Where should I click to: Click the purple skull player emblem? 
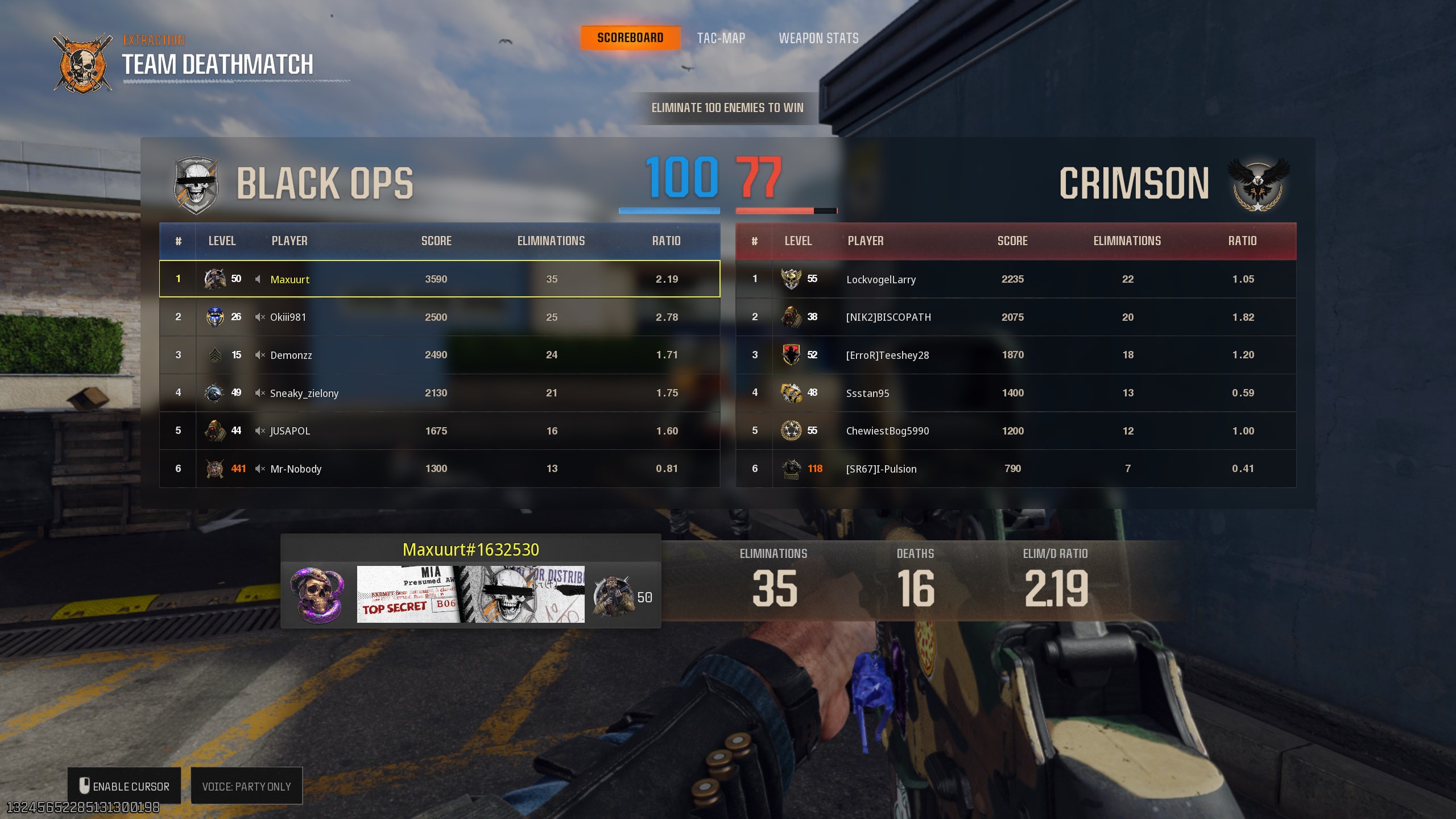coord(316,595)
